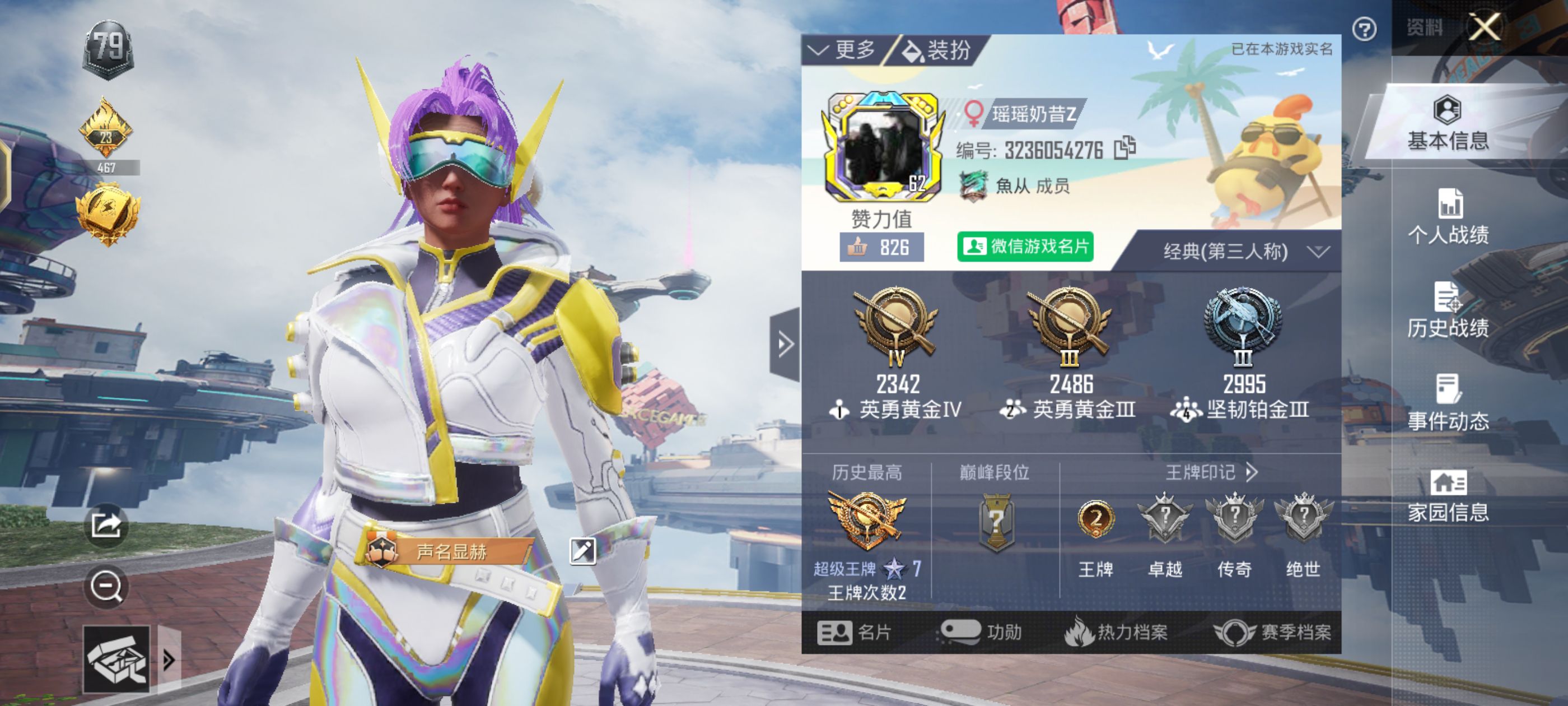Image resolution: width=1568 pixels, height=706 pixels.
Task: Give a like on 赞力值 button
Action: 881,247
